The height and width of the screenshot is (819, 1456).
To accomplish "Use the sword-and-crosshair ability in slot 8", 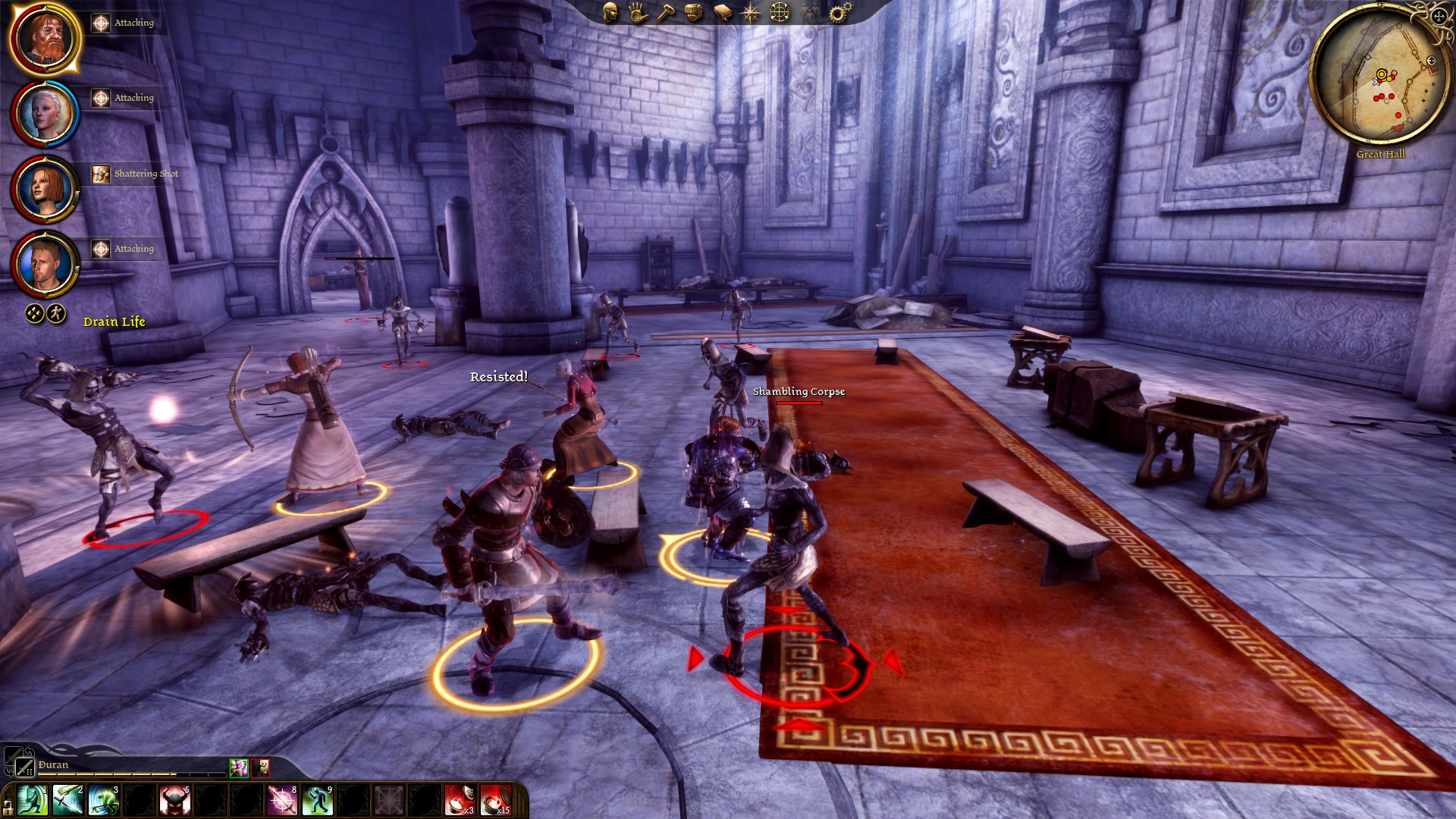I will click(282, 801).
